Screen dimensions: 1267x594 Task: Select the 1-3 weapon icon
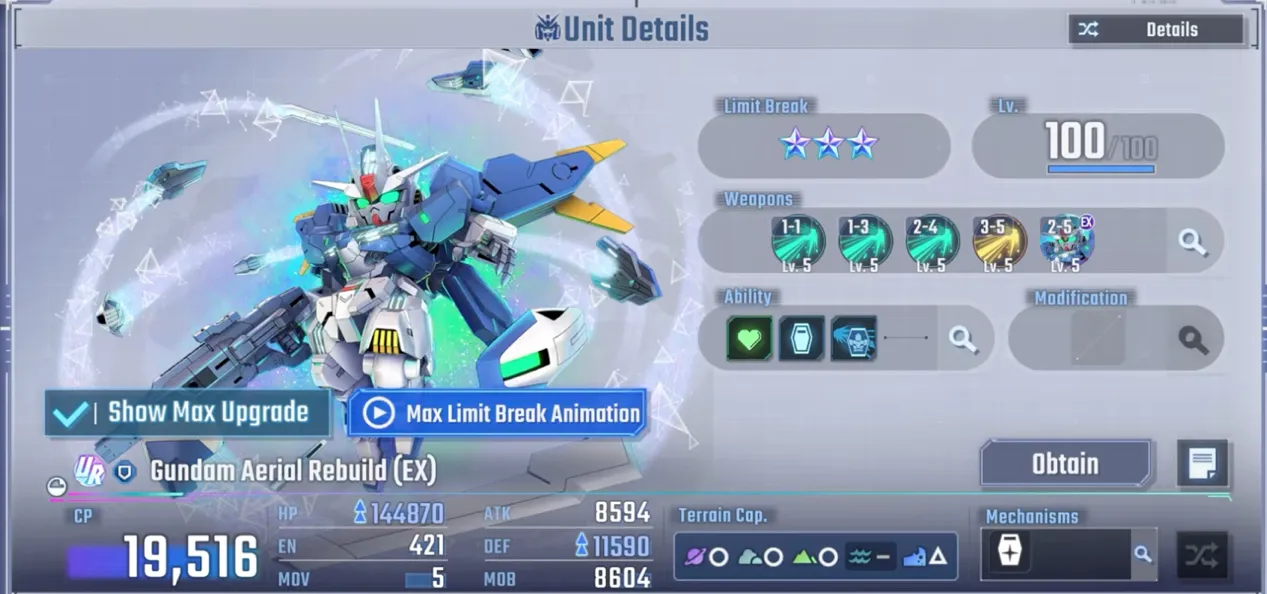coord(864,241)
